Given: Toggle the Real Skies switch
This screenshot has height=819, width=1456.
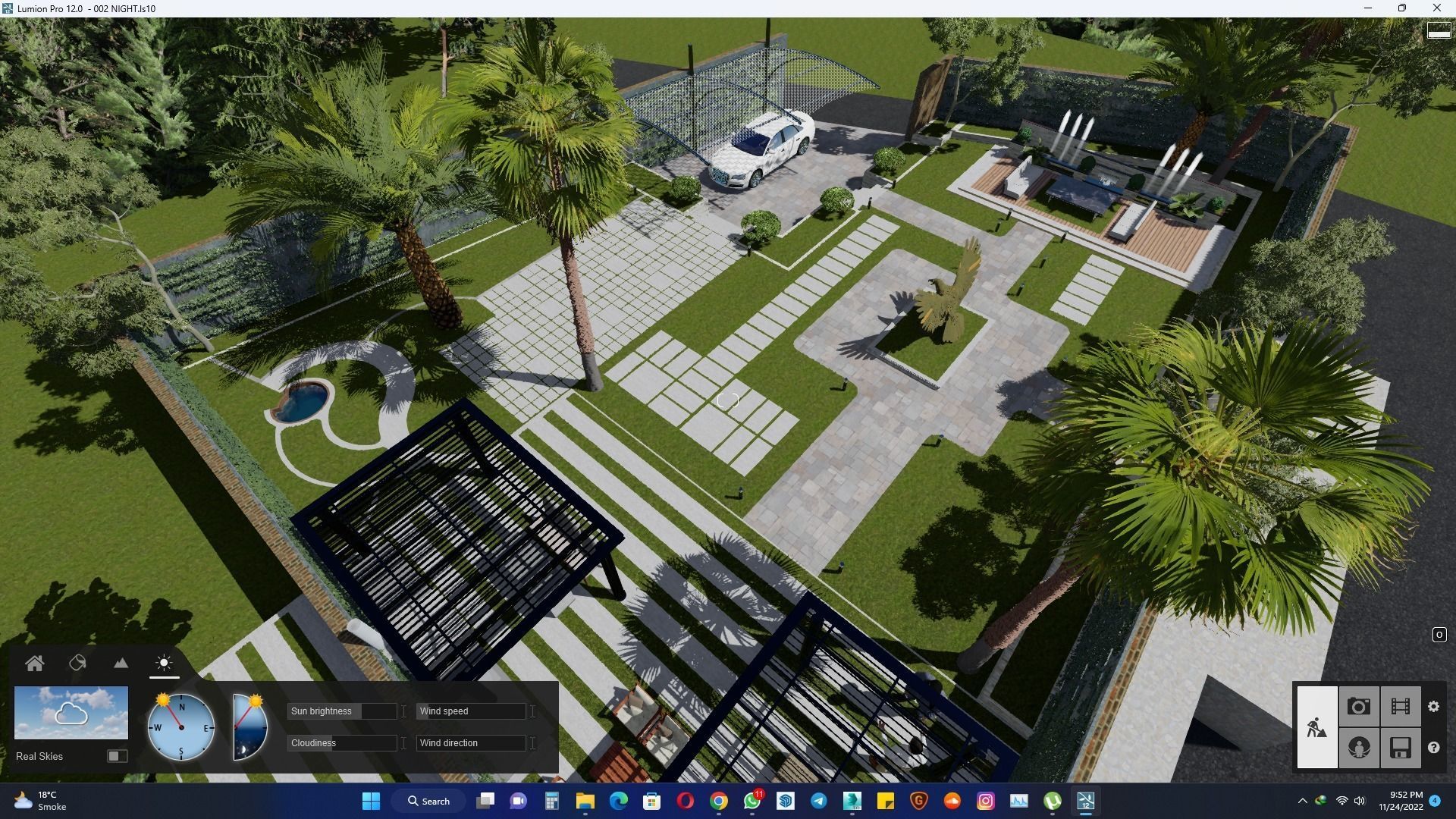Looking at the screenshot, I should click(x=118, y=756).
